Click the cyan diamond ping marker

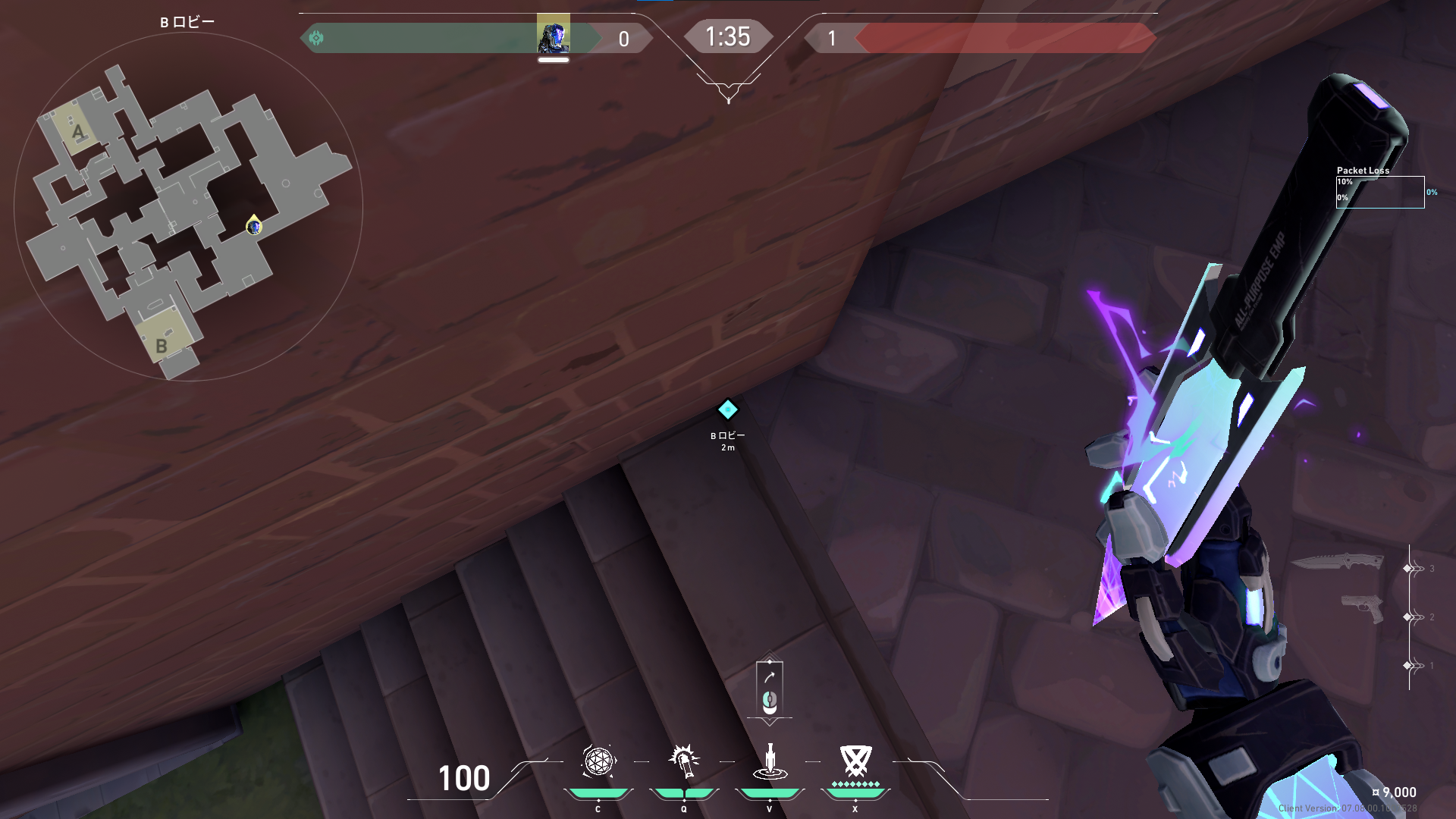coord(727,410)
